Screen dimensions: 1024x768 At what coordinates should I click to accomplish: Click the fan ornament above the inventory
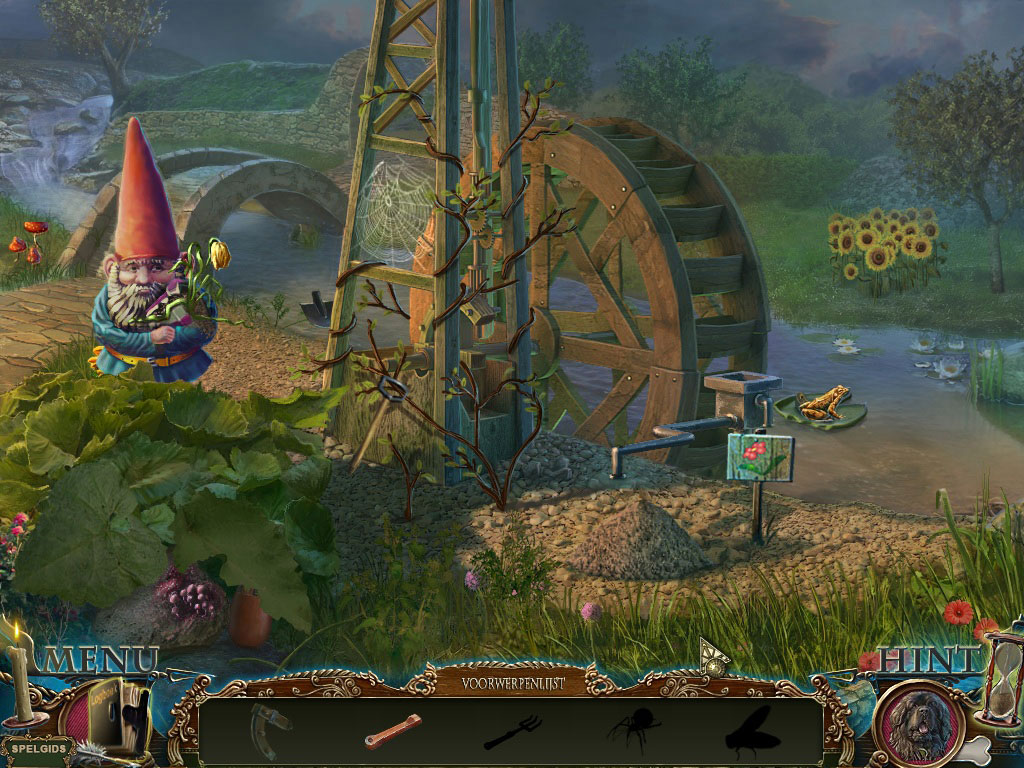713,656
